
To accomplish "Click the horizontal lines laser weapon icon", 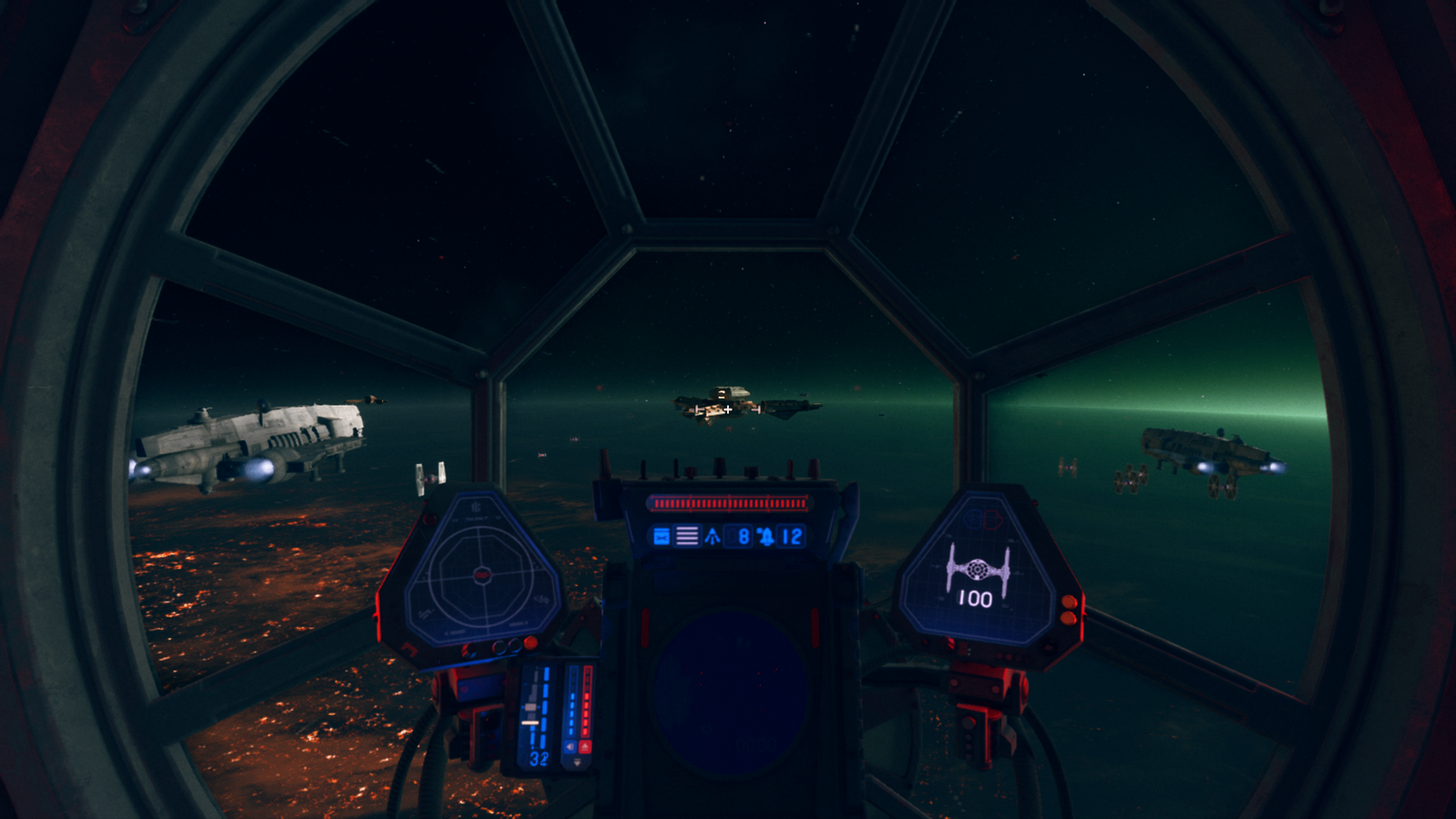I will click(687, 536).
